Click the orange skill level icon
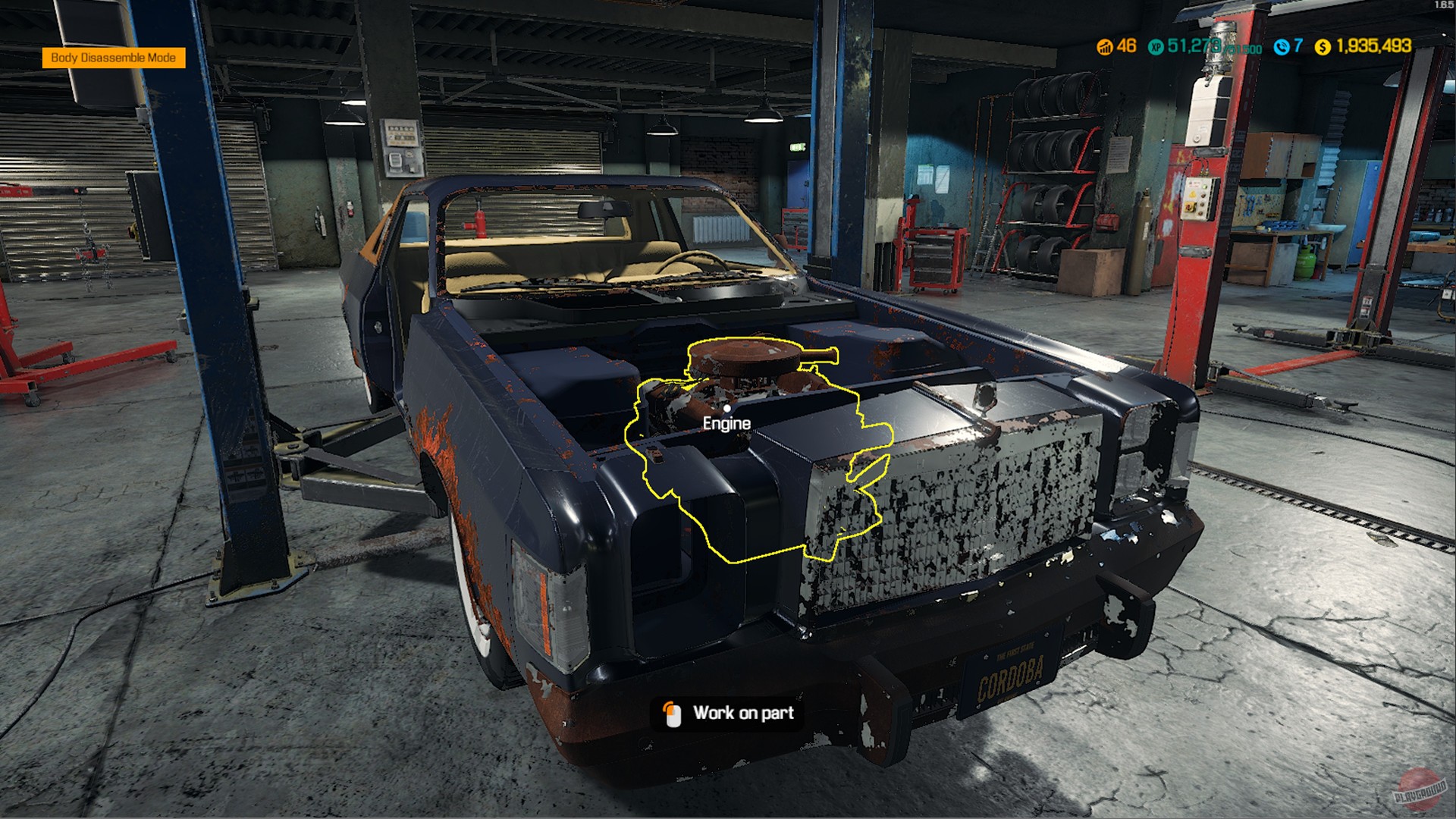 (1105, 47)
